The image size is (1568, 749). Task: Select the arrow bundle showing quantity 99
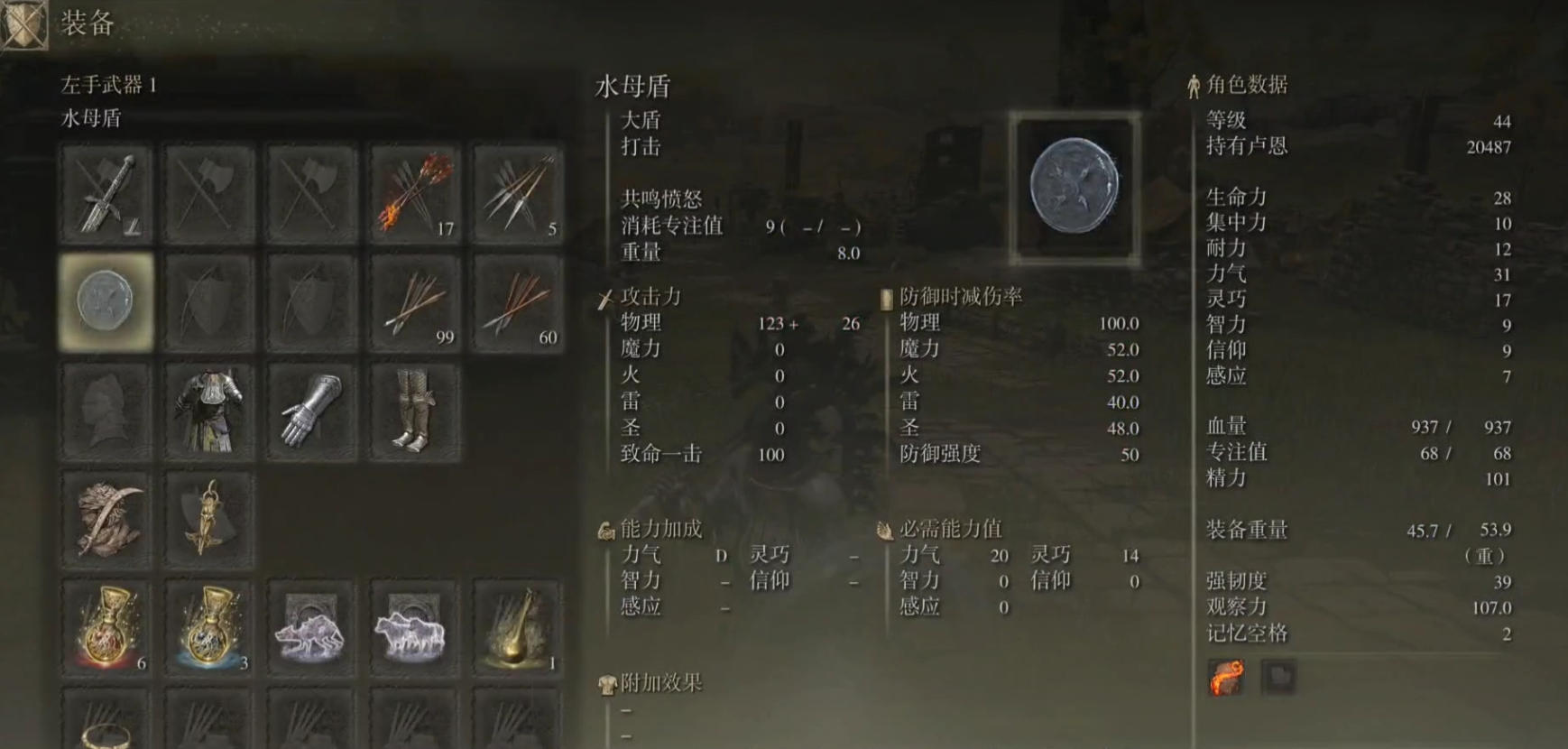click(x=415, y=302)
